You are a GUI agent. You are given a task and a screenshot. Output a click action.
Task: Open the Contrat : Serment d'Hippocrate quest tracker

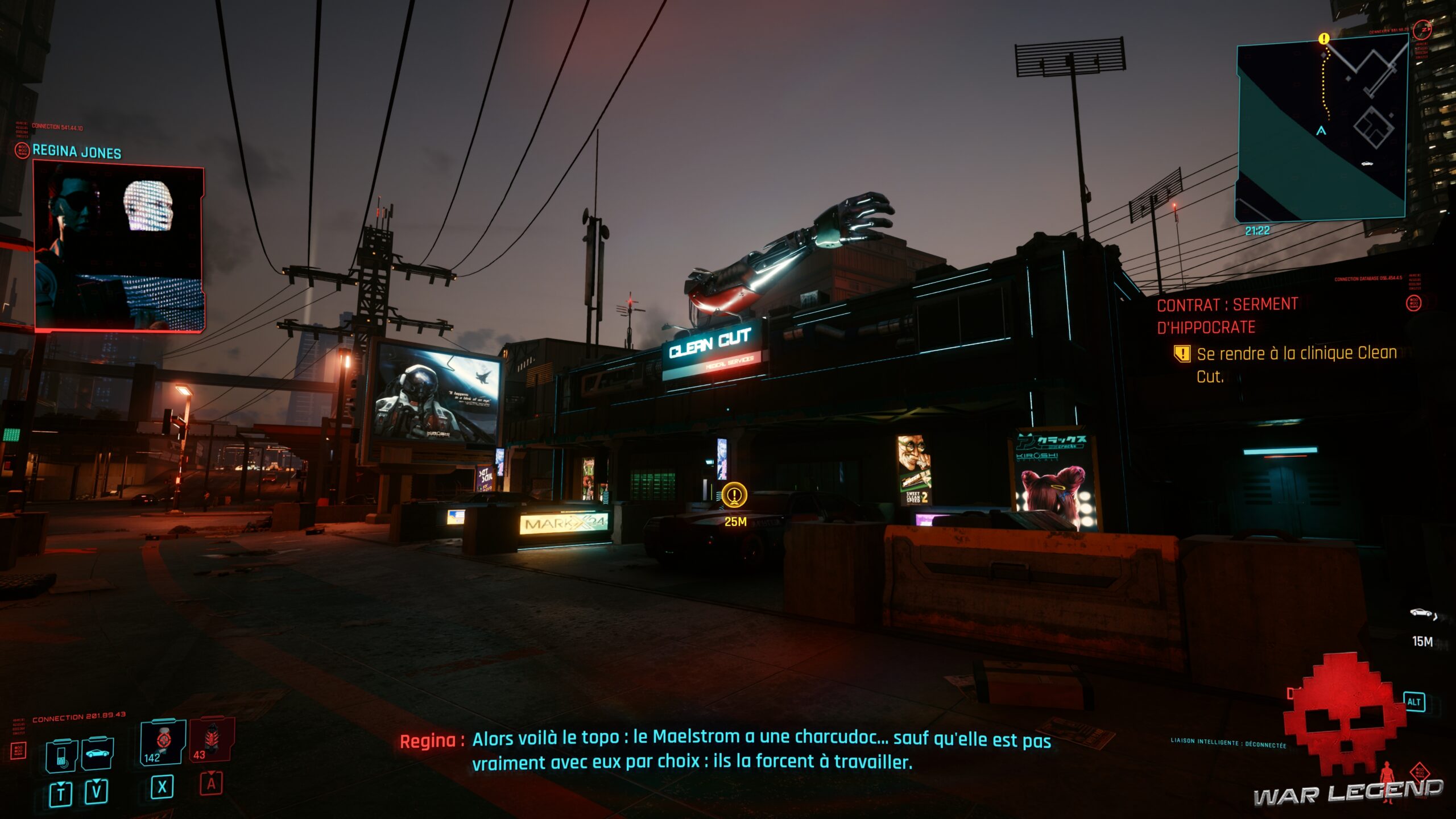coord(1227,316)
